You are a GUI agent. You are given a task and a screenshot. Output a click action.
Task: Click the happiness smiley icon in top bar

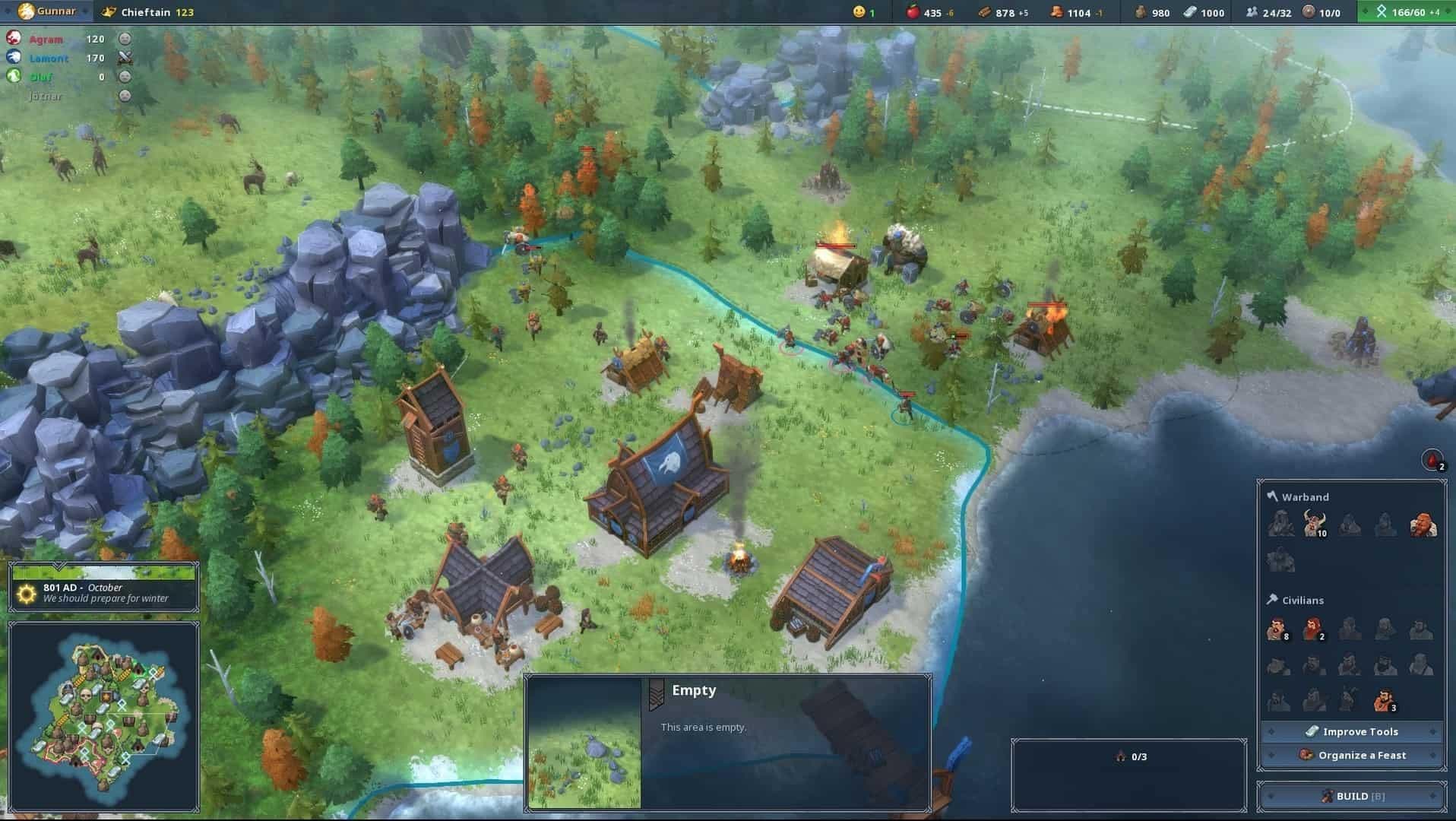tap(859, 12)
